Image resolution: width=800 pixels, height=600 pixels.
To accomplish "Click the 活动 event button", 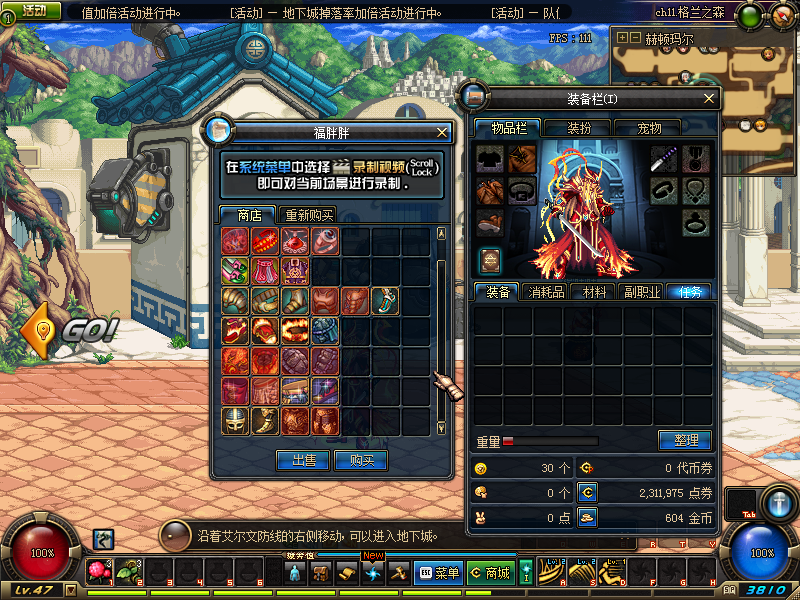I will point(33,10).
